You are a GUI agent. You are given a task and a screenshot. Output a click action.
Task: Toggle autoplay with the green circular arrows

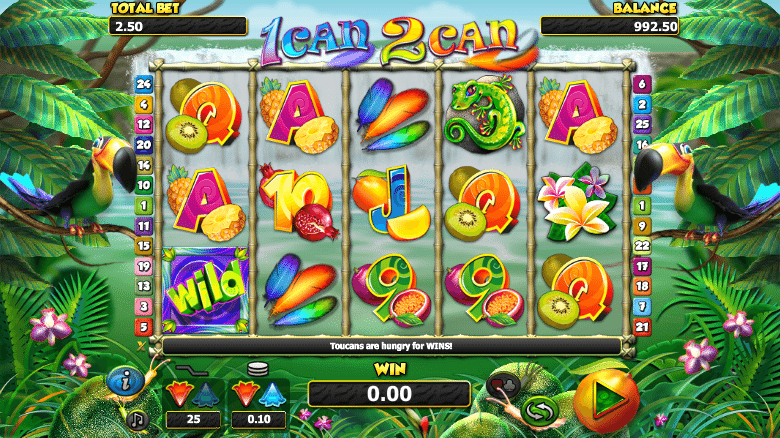pos(539,410)
